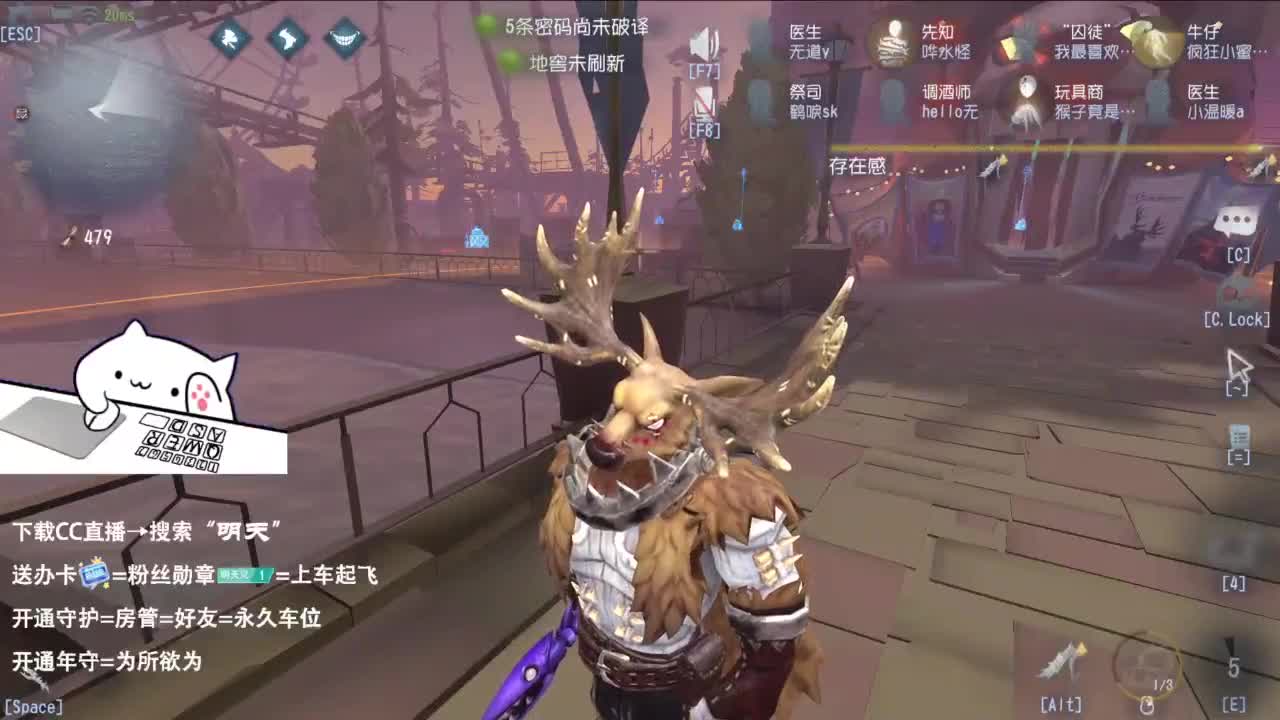Toggle cursor mode via the arrow icon [~]
The image size is (1280, 720).
coord(1240,368)
